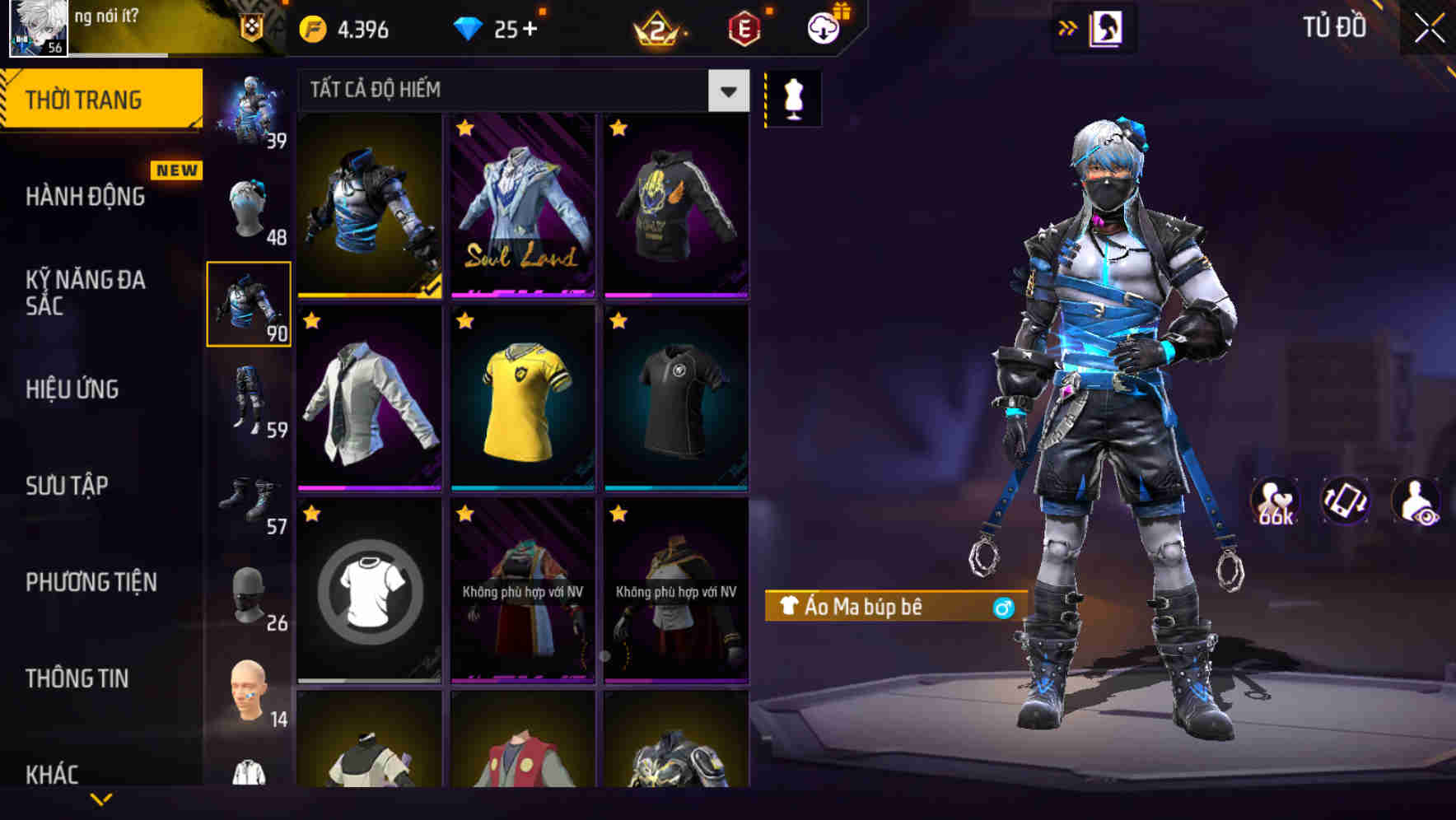This screenshot has height=820, width=1456.
Task: Open the PHƯƠNG TIỆN tab
Action: click(91, 581)
